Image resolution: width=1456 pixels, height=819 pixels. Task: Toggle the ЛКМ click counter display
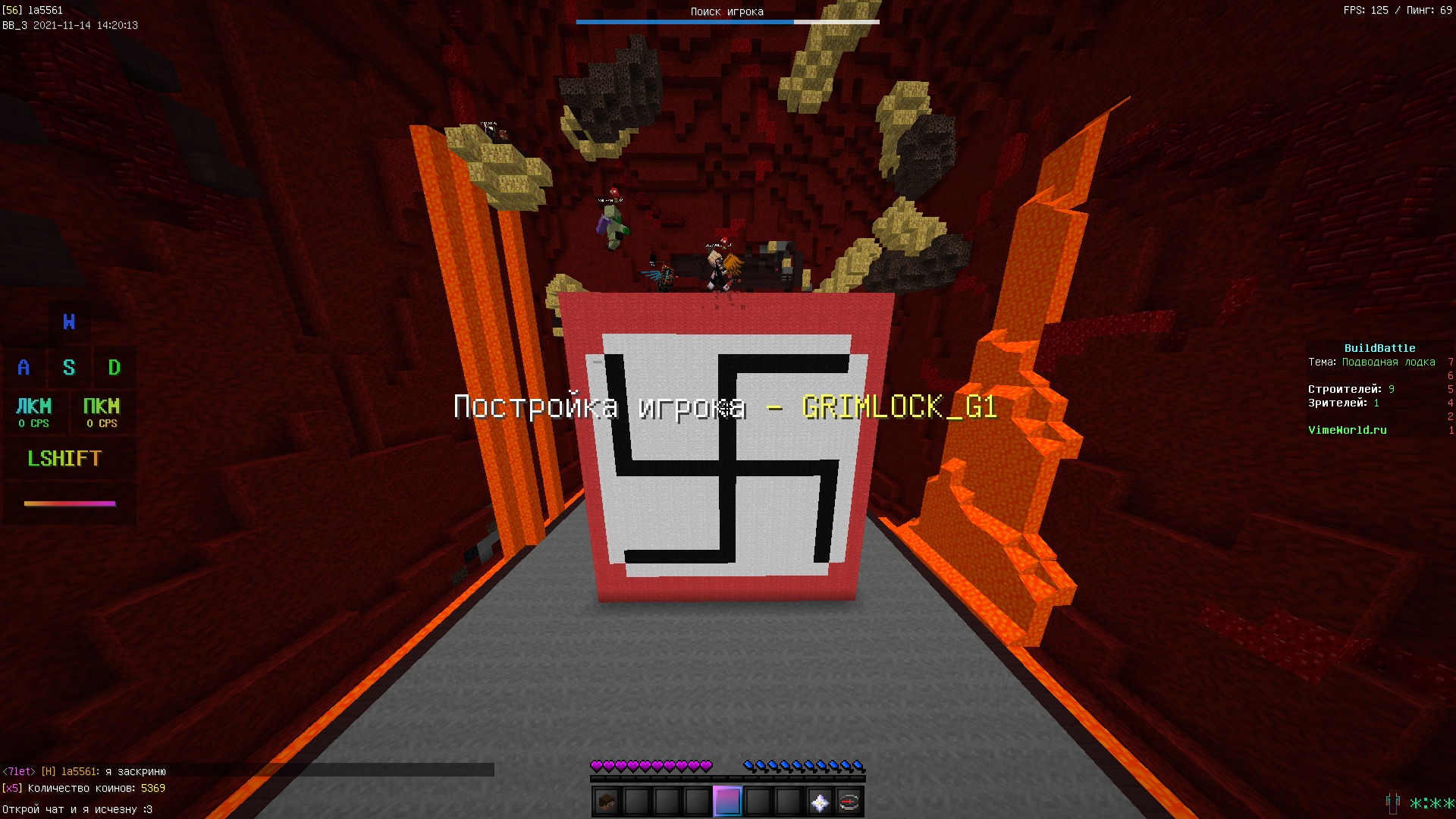click(x=35, y=412)
